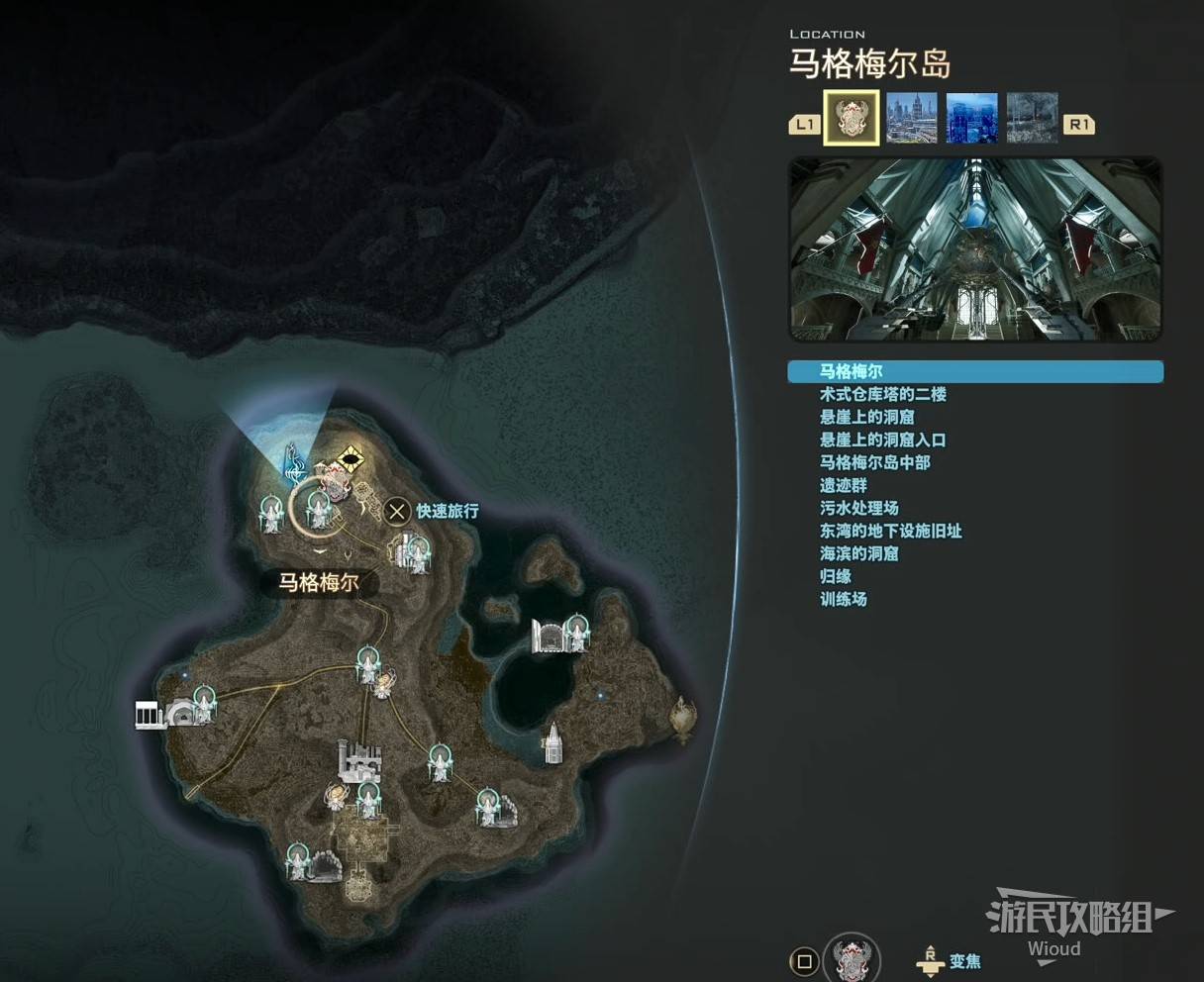Pick the 归缘 list entry
This screenshot has width=1204, height=982.
(x=835, y=577)
